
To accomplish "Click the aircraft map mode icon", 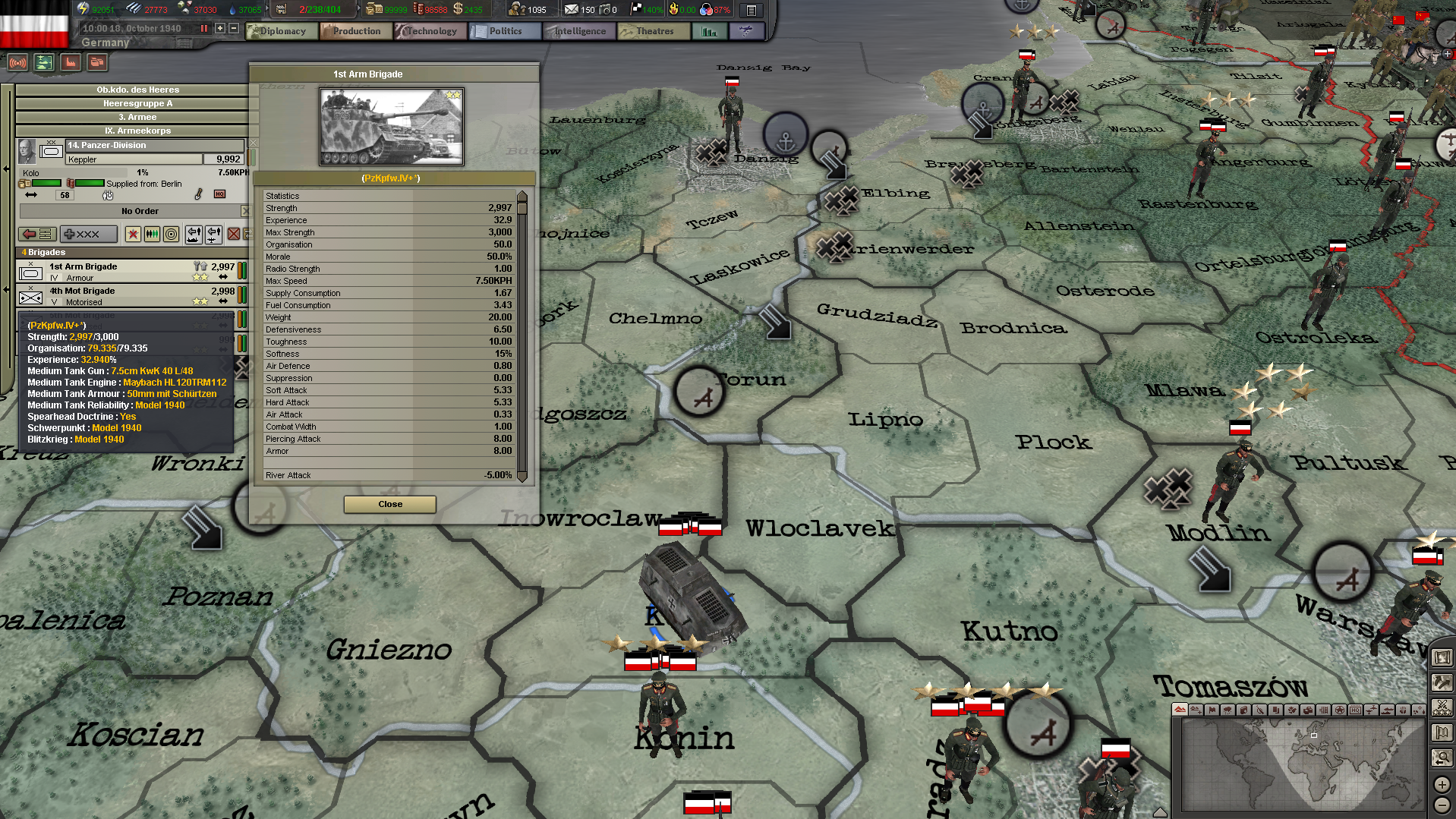I will point(1372,710).
